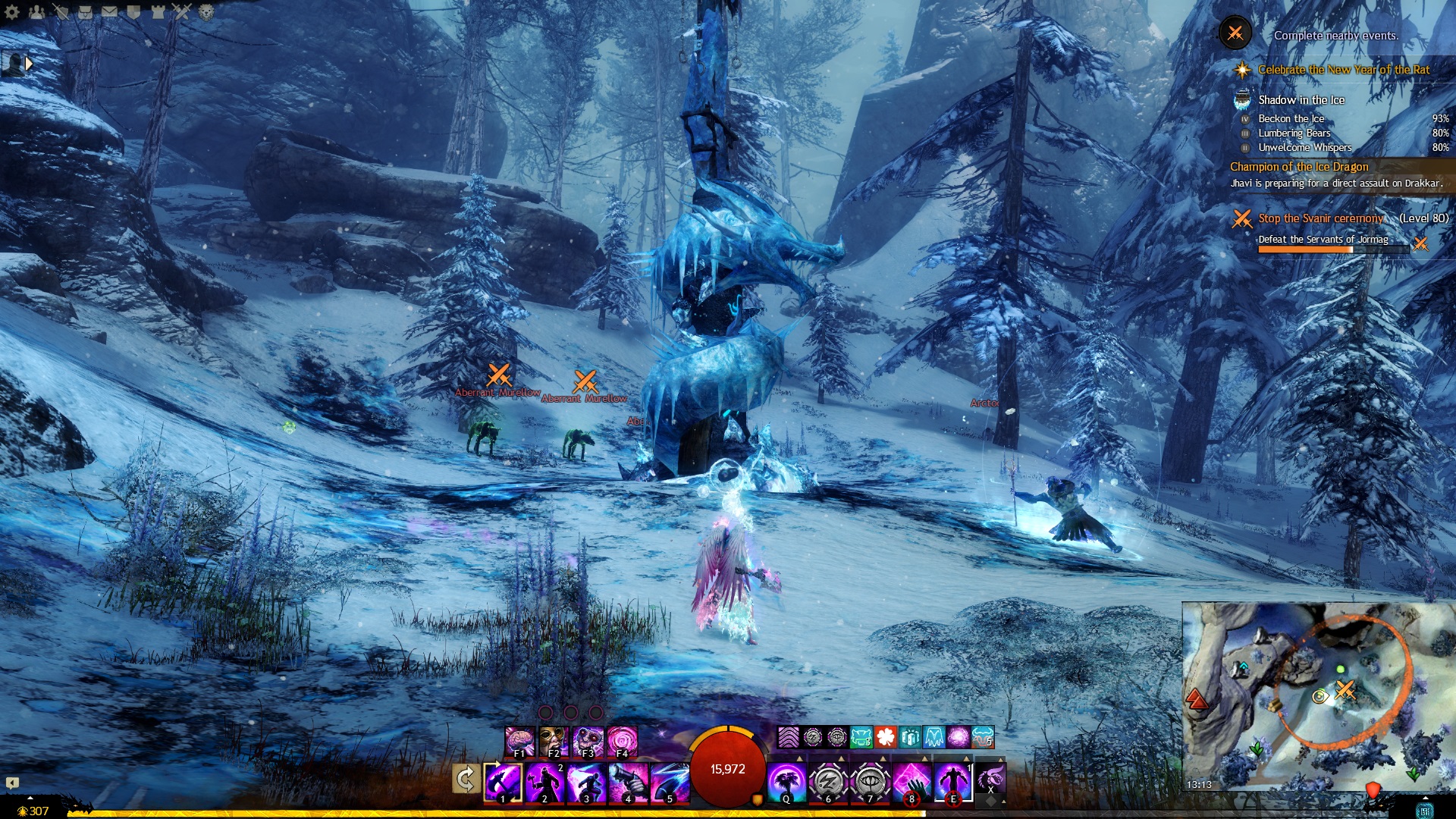Activate the palm tree healing skill
This screenshot has width=1456, height=819.
[786, 782]
